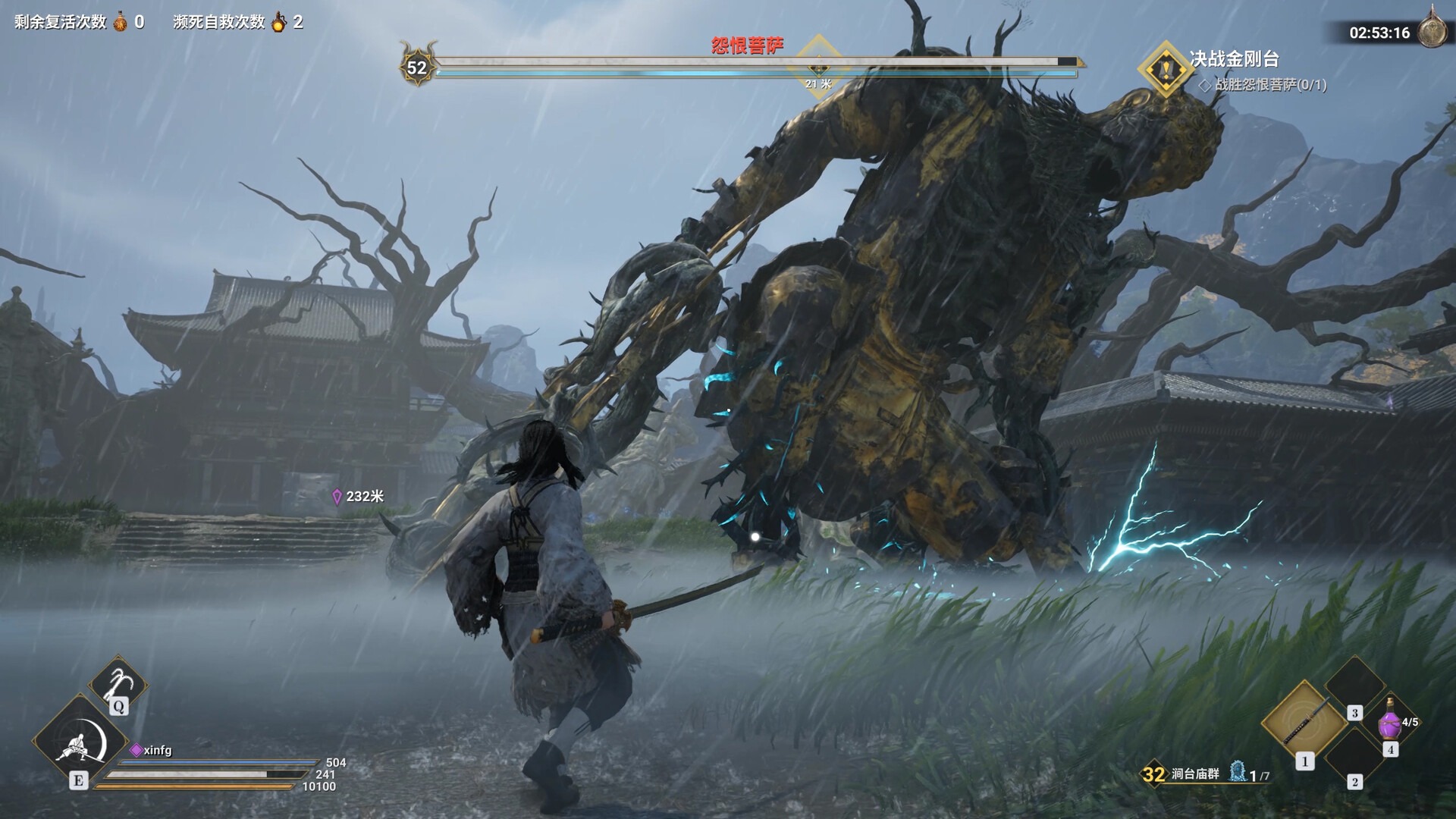Click the boss level 52 badge
Screen dimensions: 1456x819
click(x=417, y=67)
